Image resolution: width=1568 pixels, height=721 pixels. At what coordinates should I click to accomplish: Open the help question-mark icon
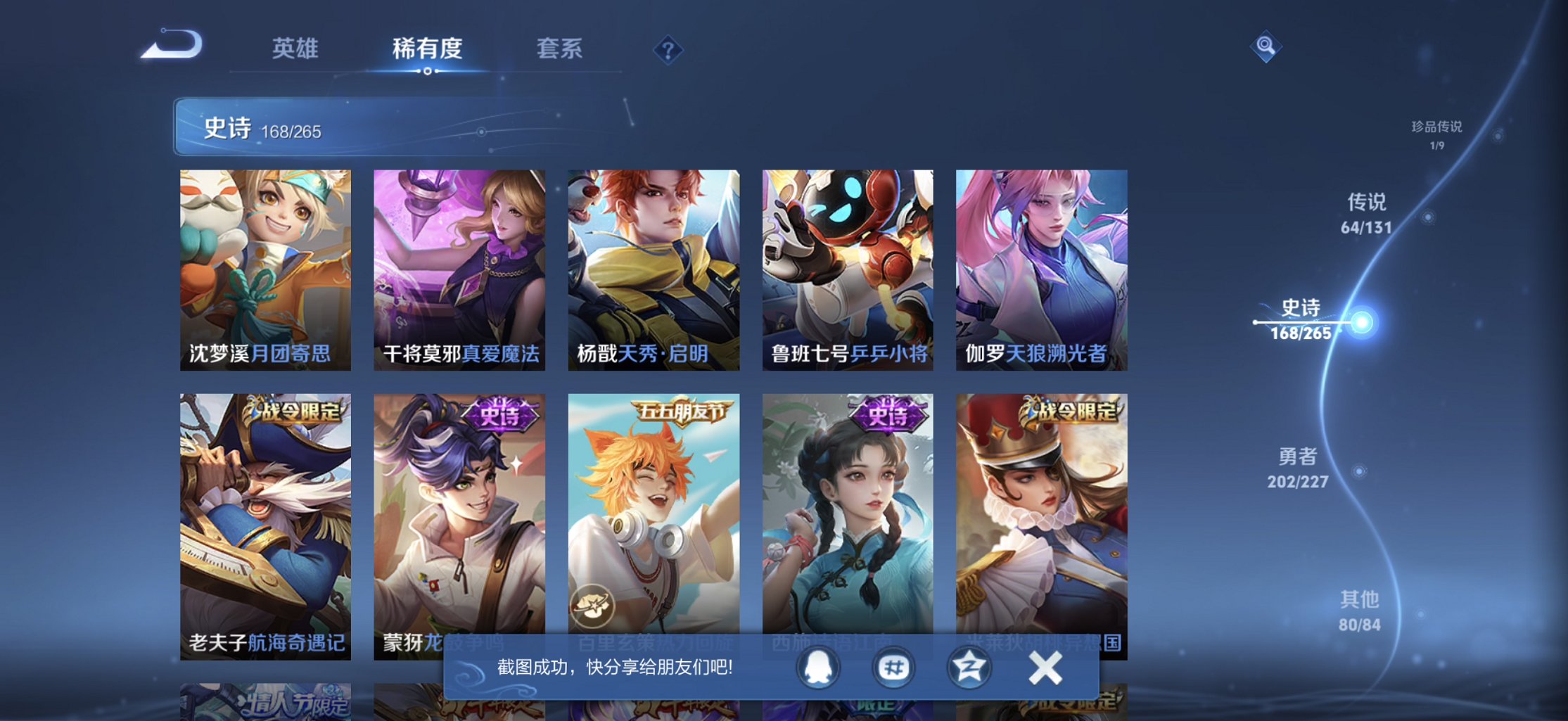tap(668, 49)
